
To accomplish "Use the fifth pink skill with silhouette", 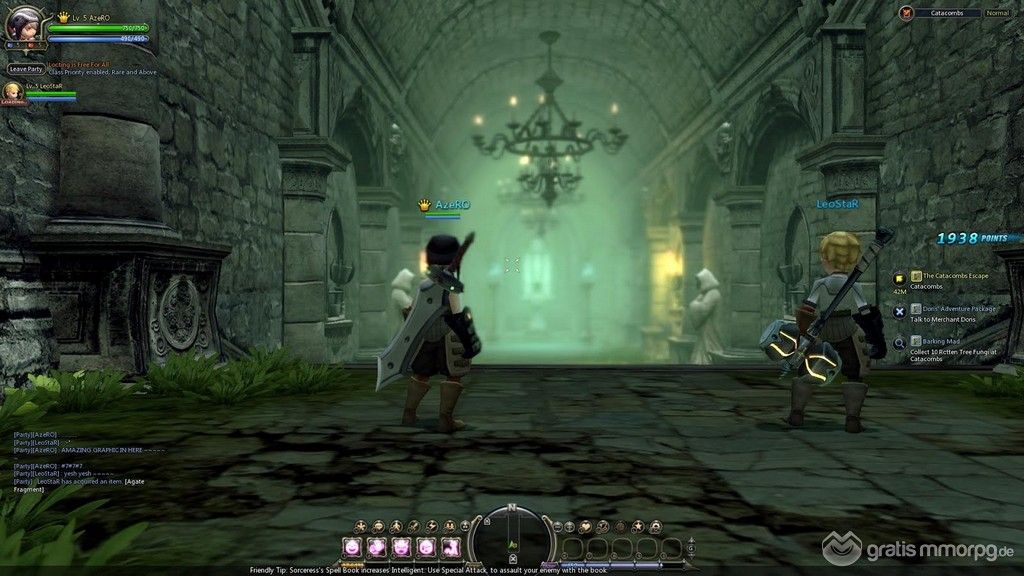I will (450, 547).
